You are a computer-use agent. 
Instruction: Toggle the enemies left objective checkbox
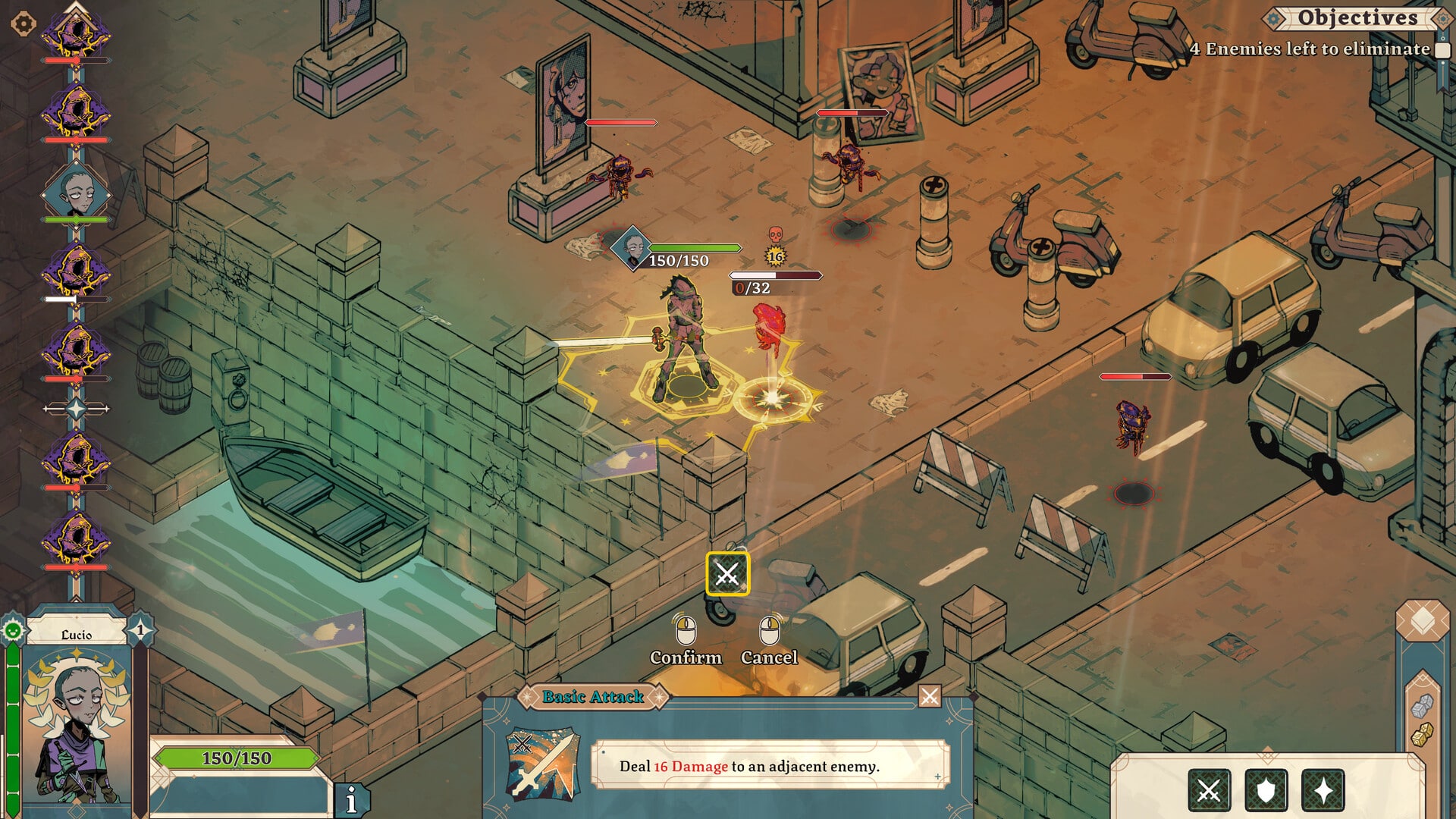(1442, 50)
